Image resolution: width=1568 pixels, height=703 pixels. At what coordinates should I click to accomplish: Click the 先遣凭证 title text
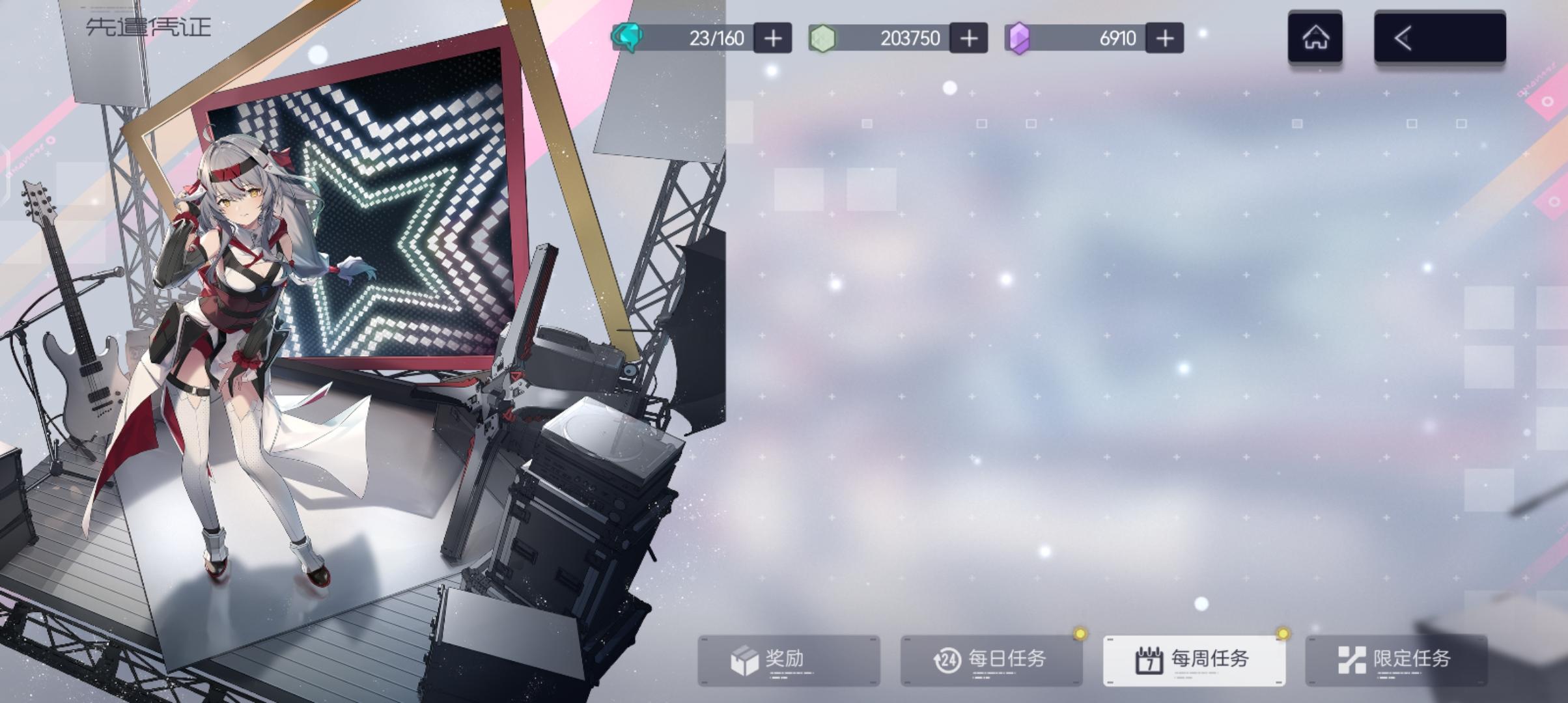[151, 26]
